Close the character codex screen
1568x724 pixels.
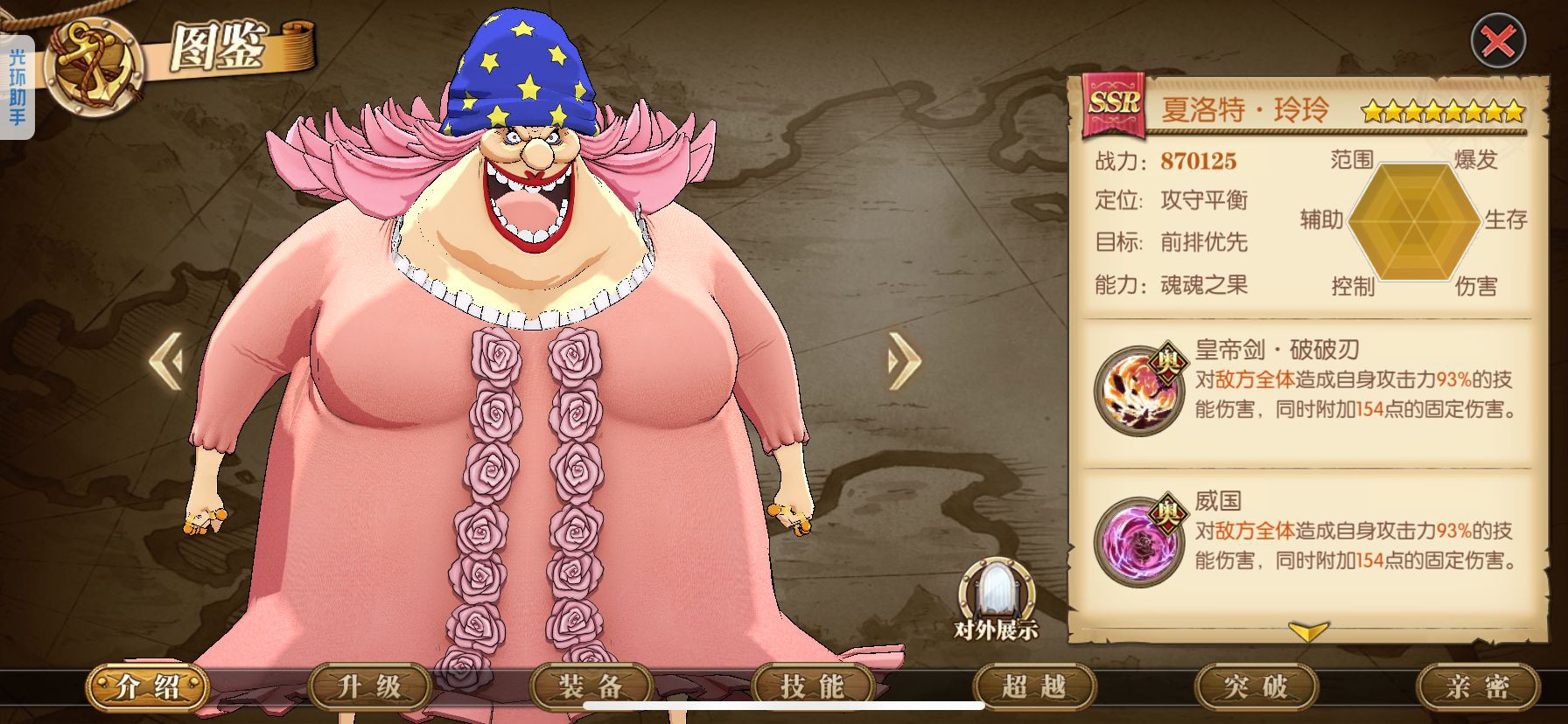1497,41
